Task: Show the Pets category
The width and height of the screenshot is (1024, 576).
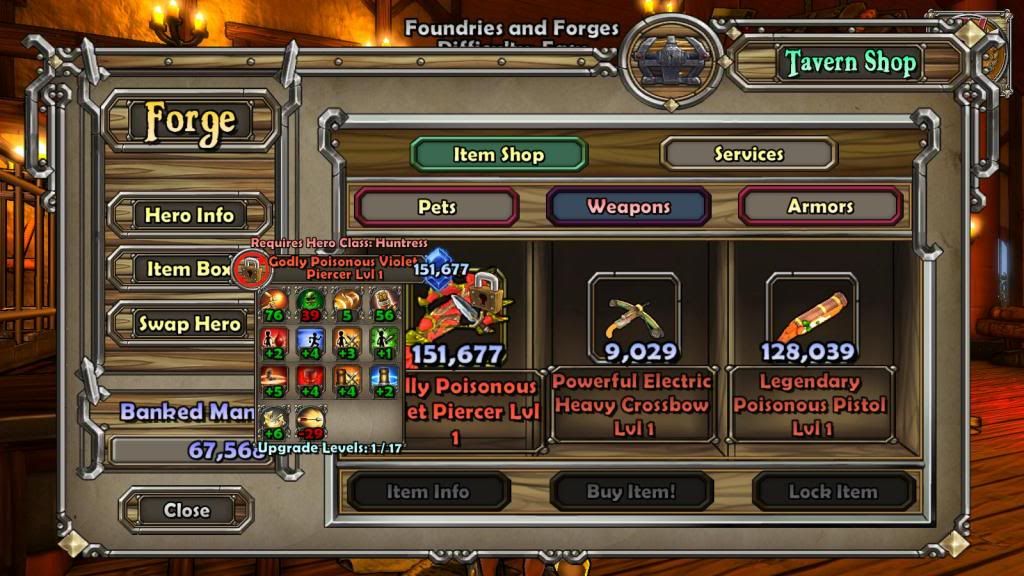Action: (437, 207)
